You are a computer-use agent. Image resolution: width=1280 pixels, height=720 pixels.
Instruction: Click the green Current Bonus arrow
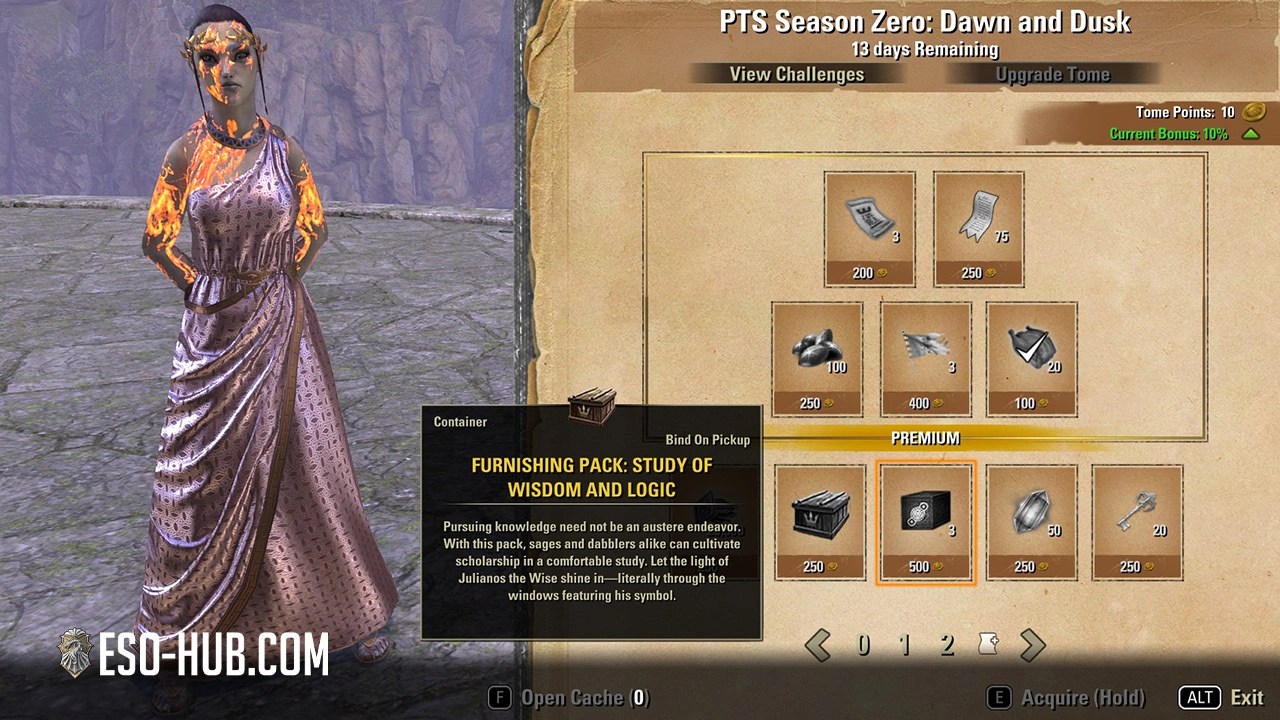tap(1250, 134)
